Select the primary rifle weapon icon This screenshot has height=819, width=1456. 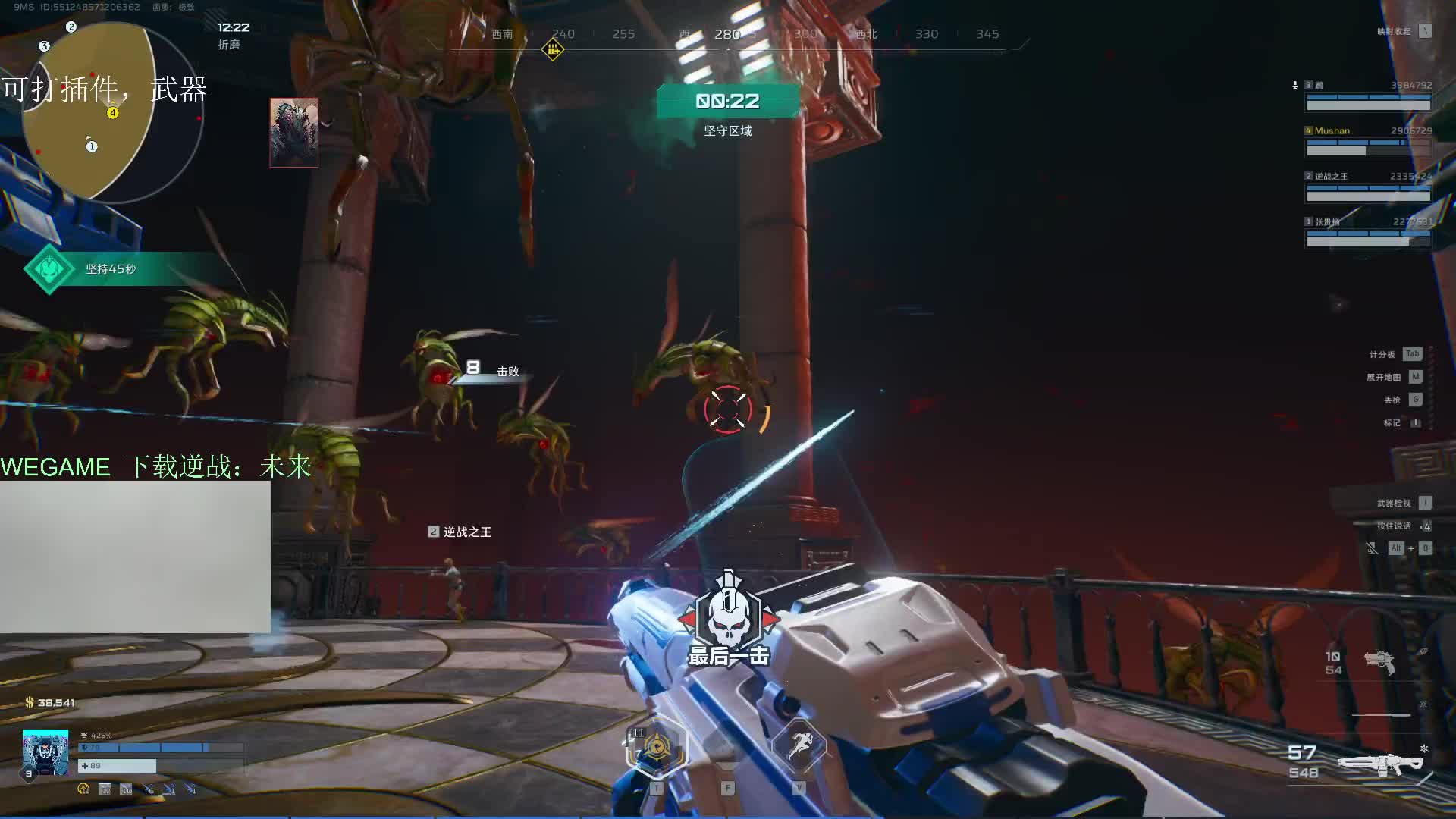tap(1380, 763)
